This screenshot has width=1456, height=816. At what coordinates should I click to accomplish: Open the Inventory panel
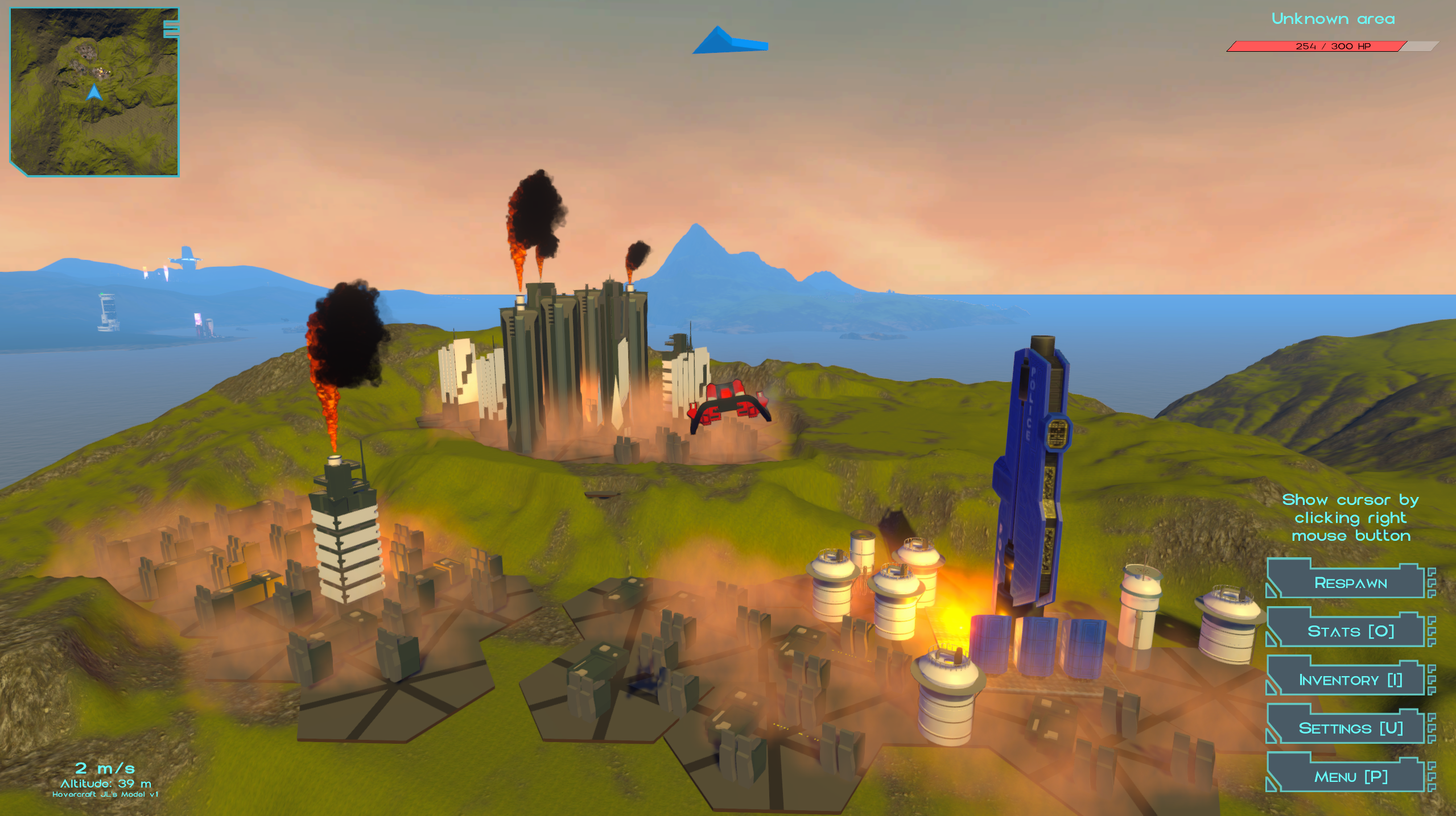[x=1350, y=680]
